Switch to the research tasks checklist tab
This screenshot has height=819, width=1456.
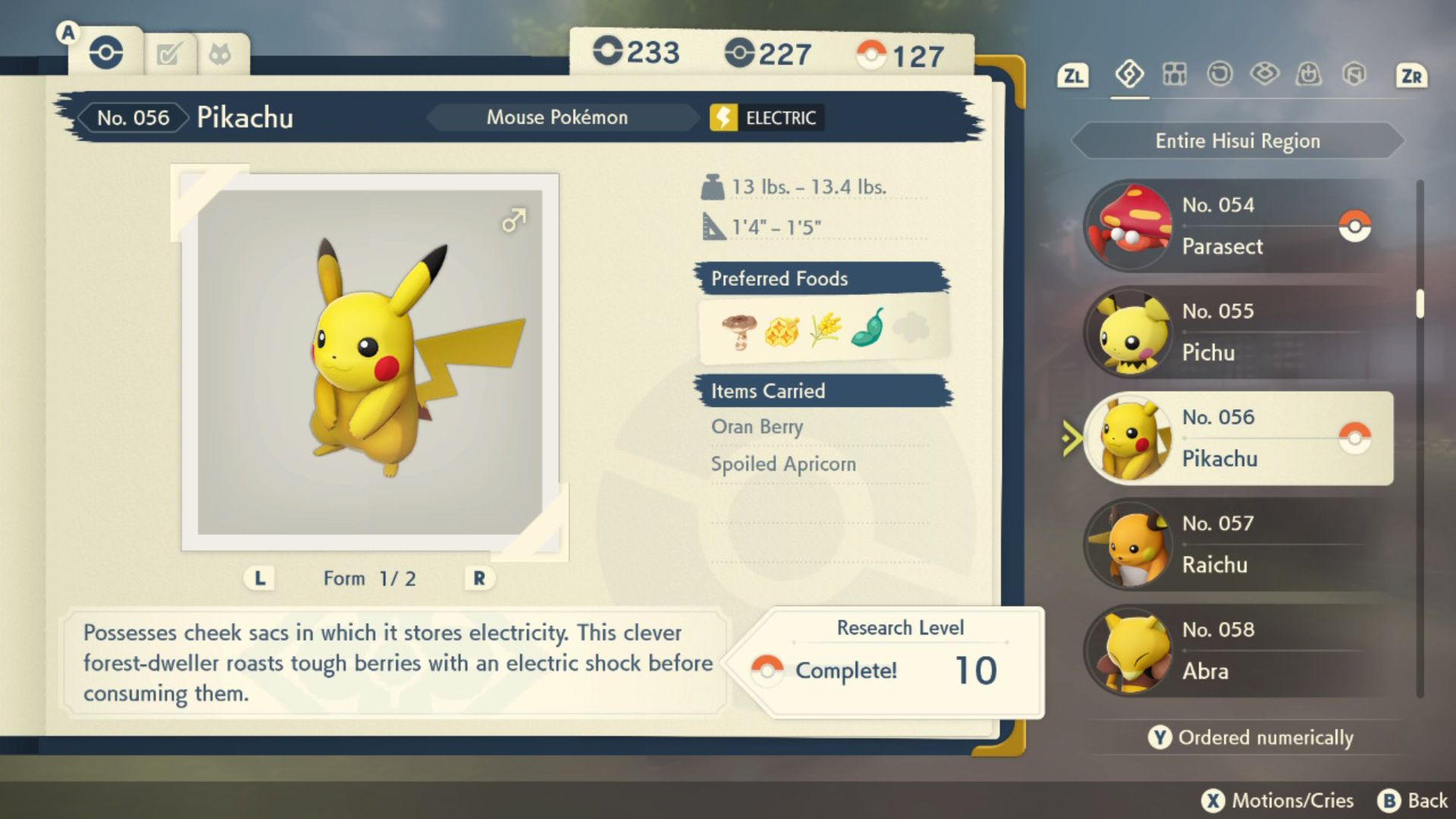click(x=168, y=55)
